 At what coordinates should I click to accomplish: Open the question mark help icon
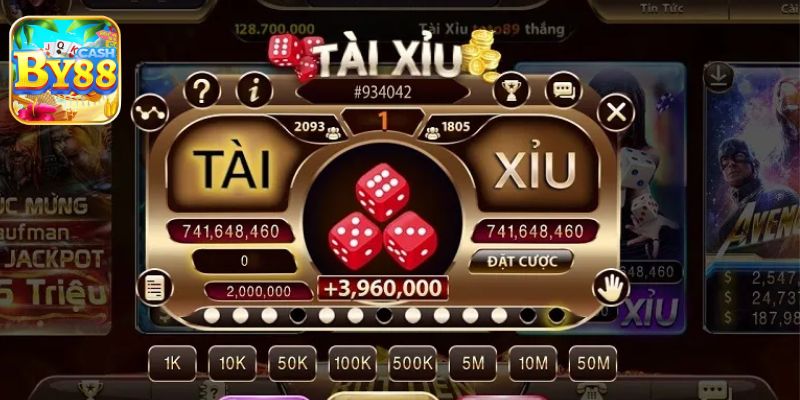pyautogui.click(x=202, y=91)
